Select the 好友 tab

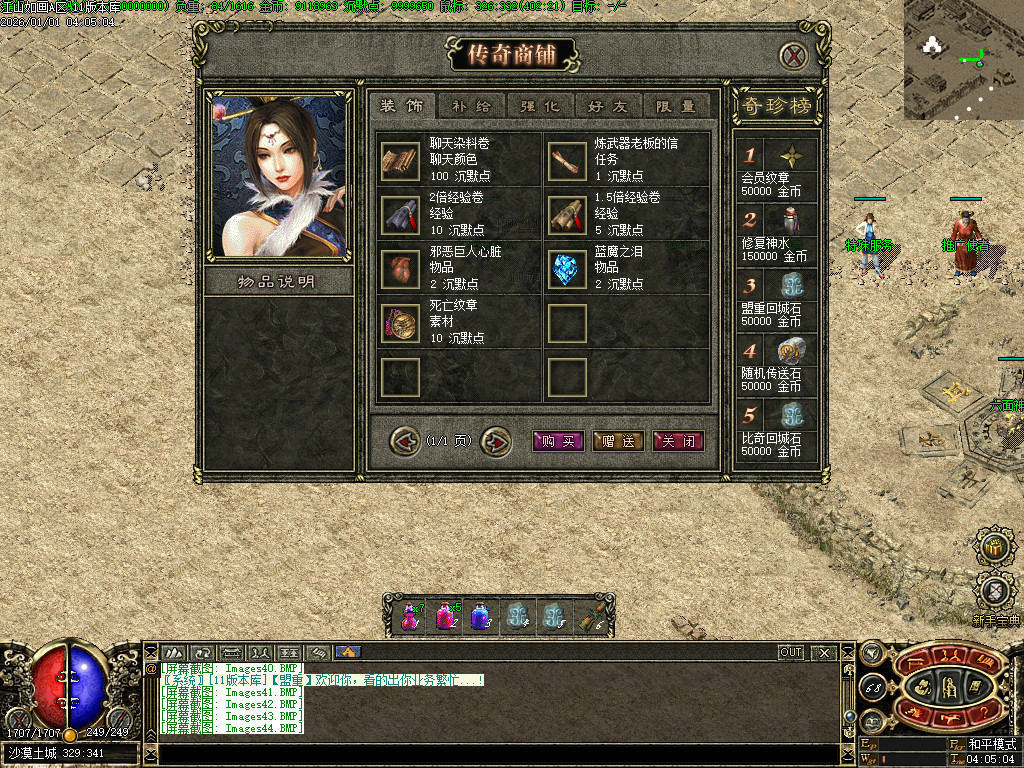[x=608, y=106]
